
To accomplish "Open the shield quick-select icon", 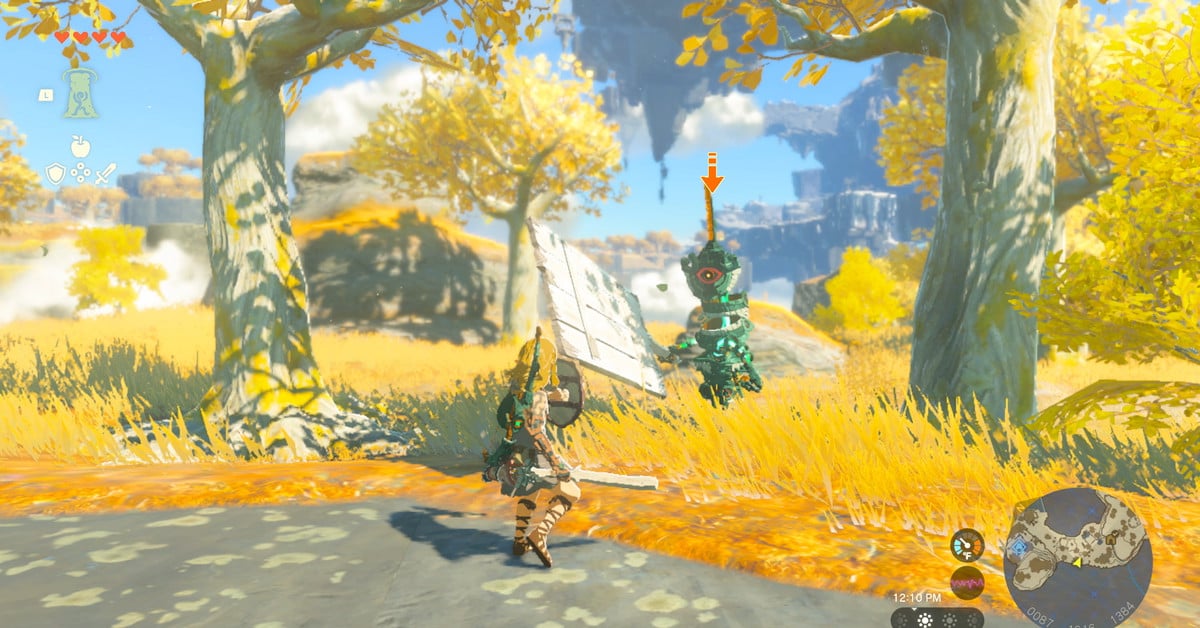I will click(x=56, y=173).
